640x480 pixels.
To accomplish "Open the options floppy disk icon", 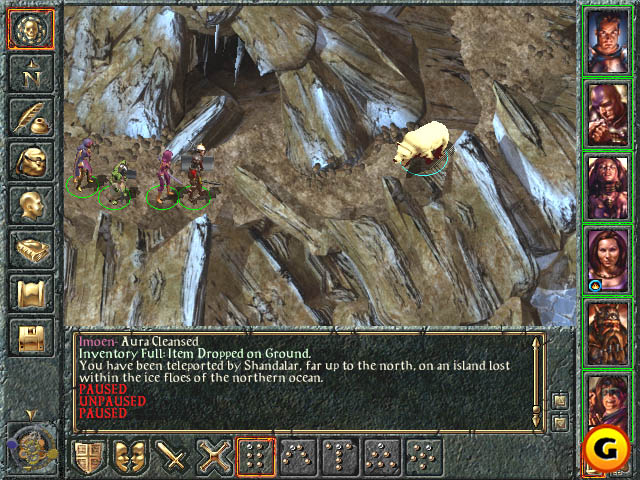I will click(x=29, y=337).
